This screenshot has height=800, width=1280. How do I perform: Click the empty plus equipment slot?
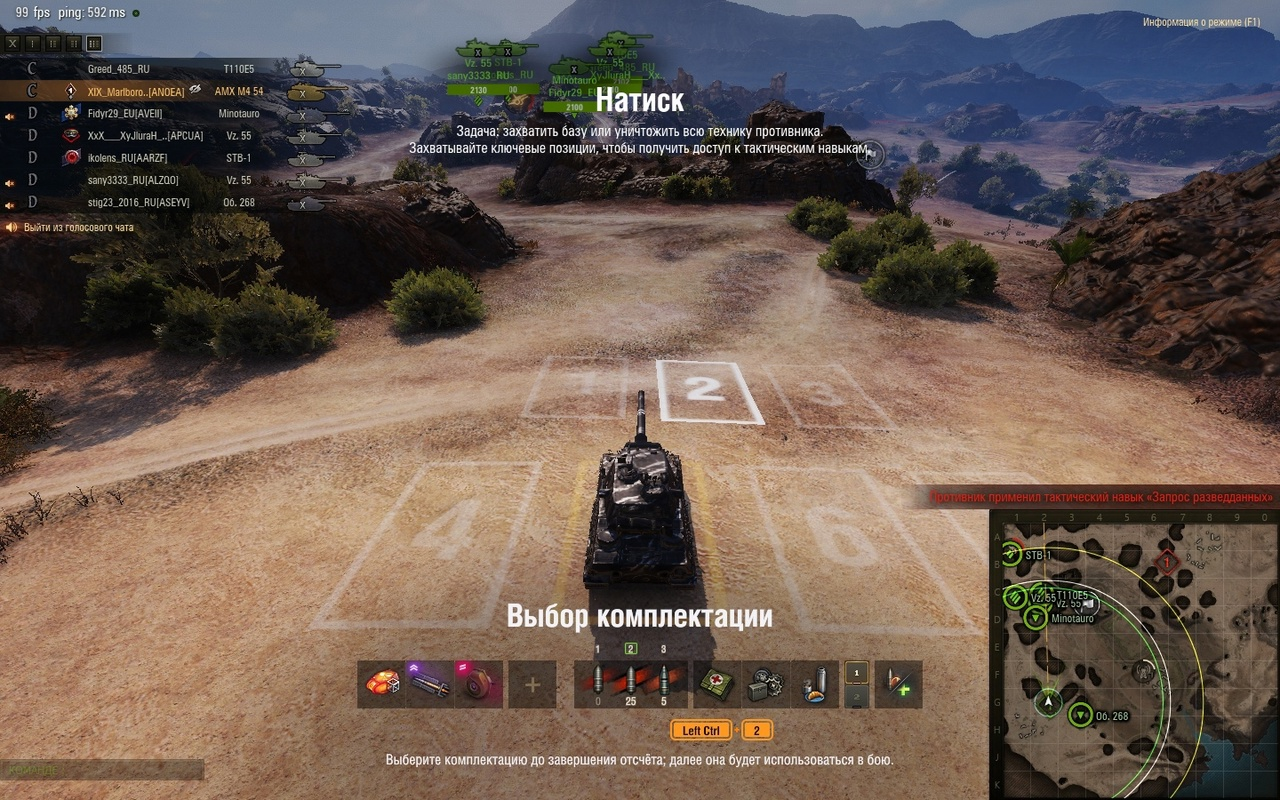point(532,684)
